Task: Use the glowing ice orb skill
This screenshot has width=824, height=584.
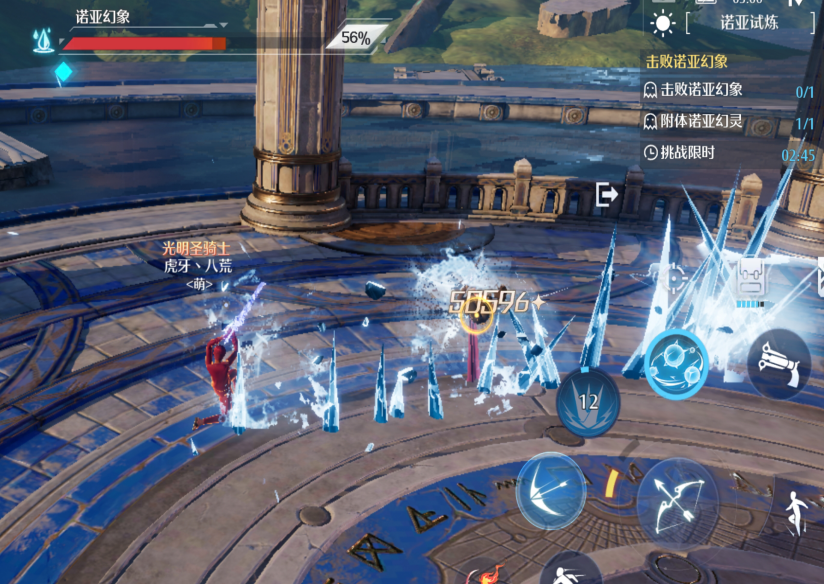Action: tap(676, 363)
